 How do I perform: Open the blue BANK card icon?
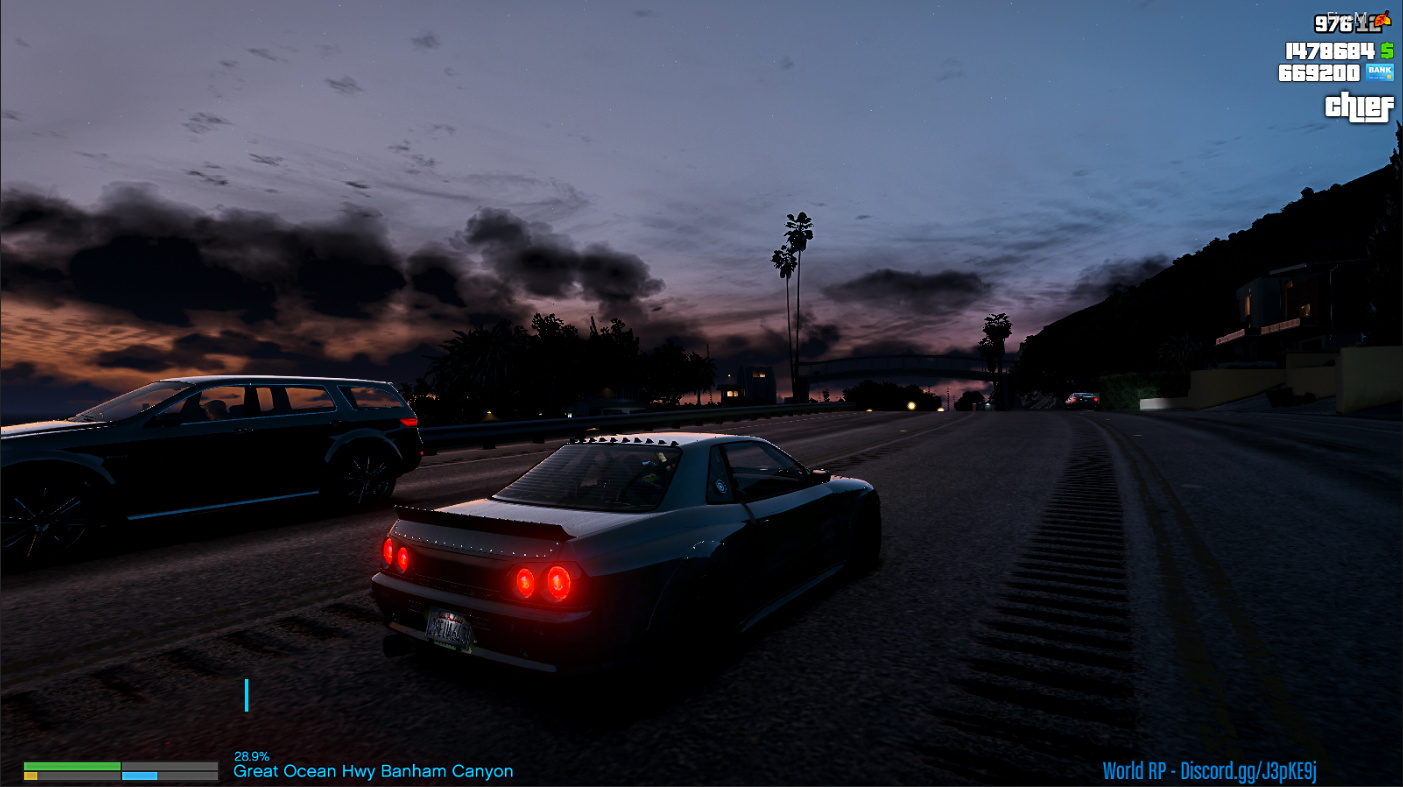(x=1381, y=72)
